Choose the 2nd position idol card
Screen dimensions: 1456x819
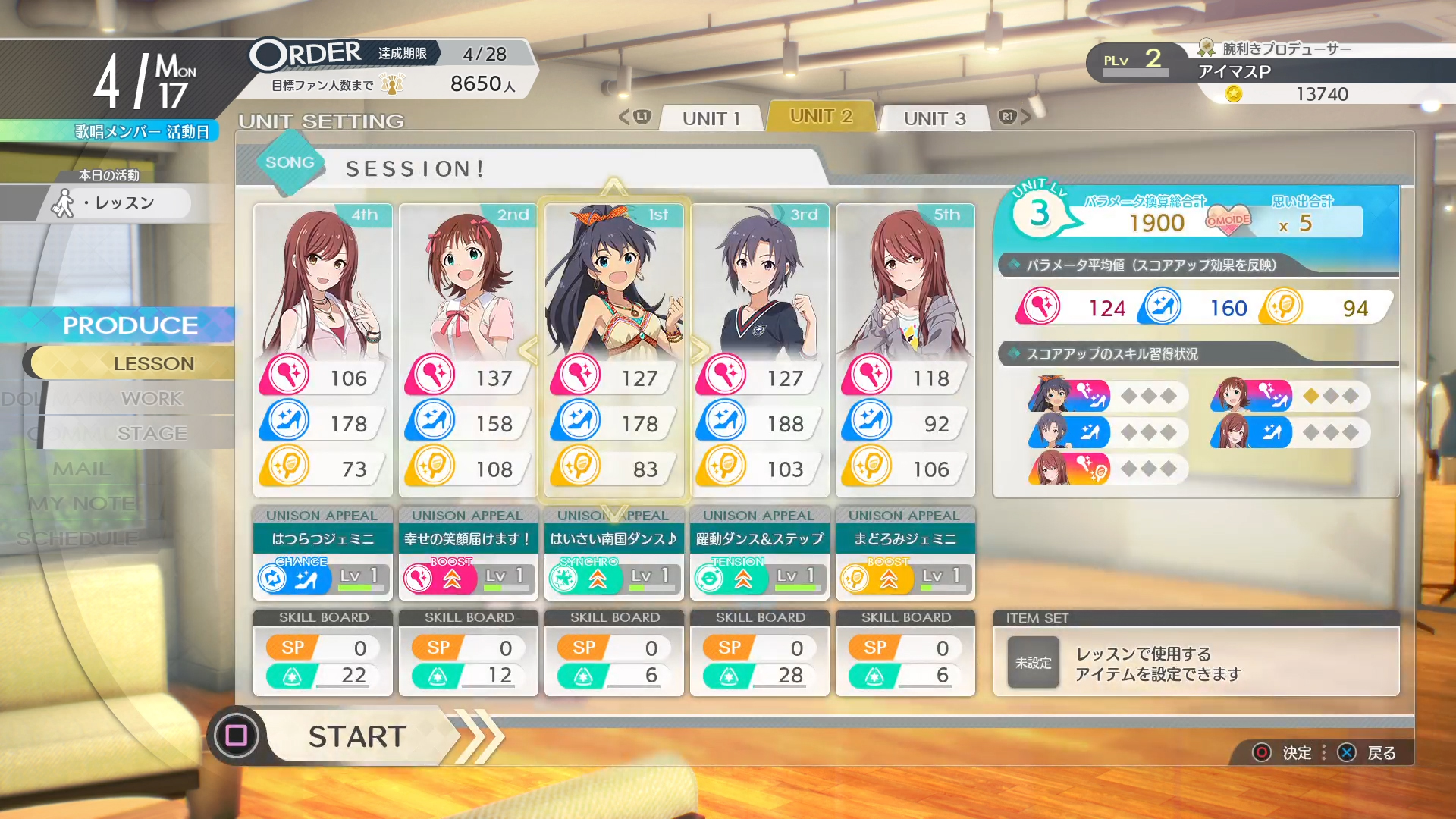click(x=468, y=349)
